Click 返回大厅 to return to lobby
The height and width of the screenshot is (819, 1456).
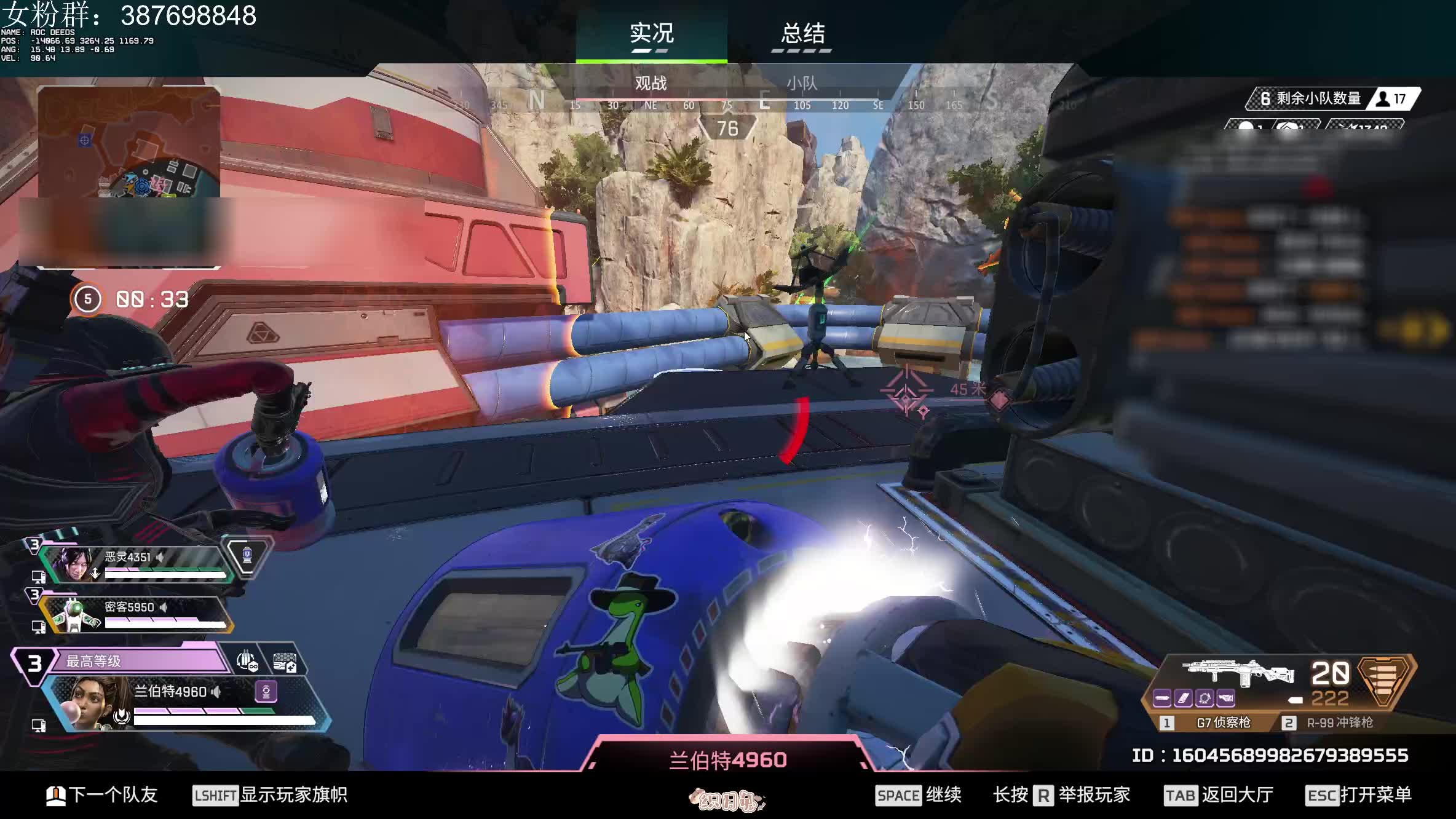pos(1219,795)
